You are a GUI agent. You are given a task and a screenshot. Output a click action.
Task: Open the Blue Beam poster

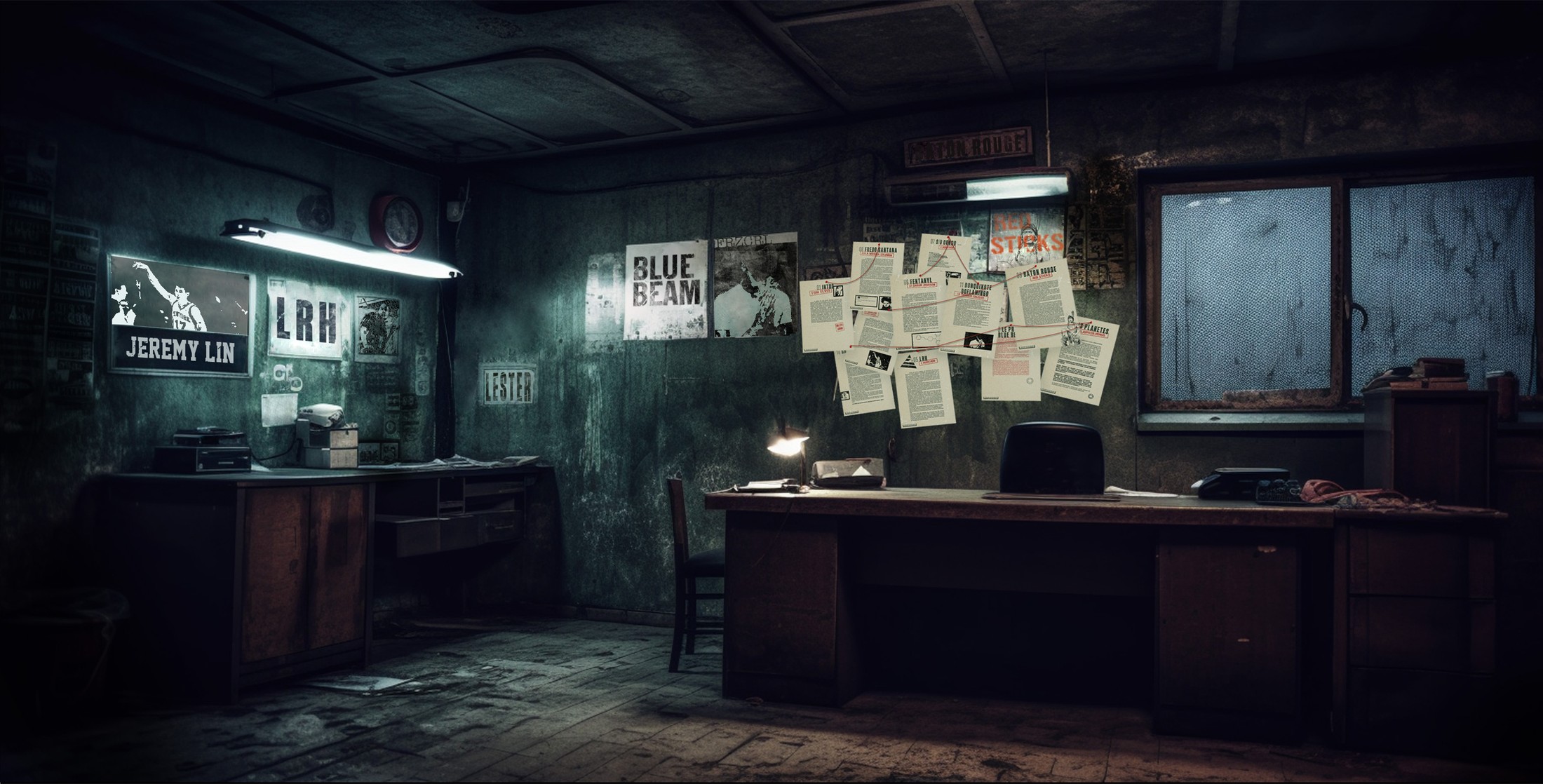tap(665, 291)
